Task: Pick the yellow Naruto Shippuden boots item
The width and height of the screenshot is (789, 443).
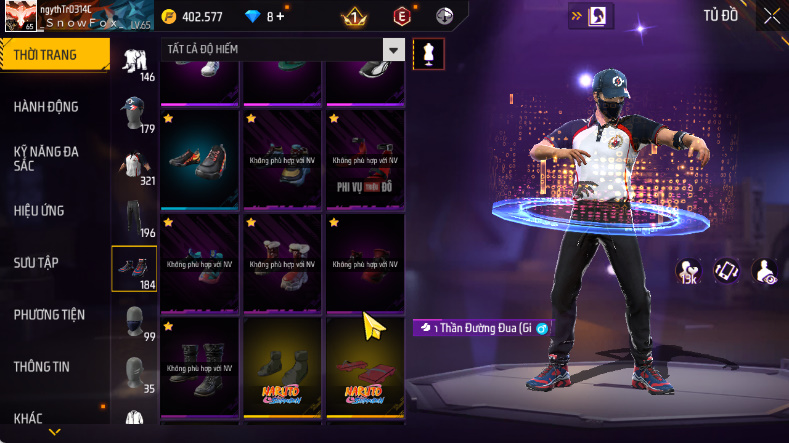Action: [x=281, y=366]
